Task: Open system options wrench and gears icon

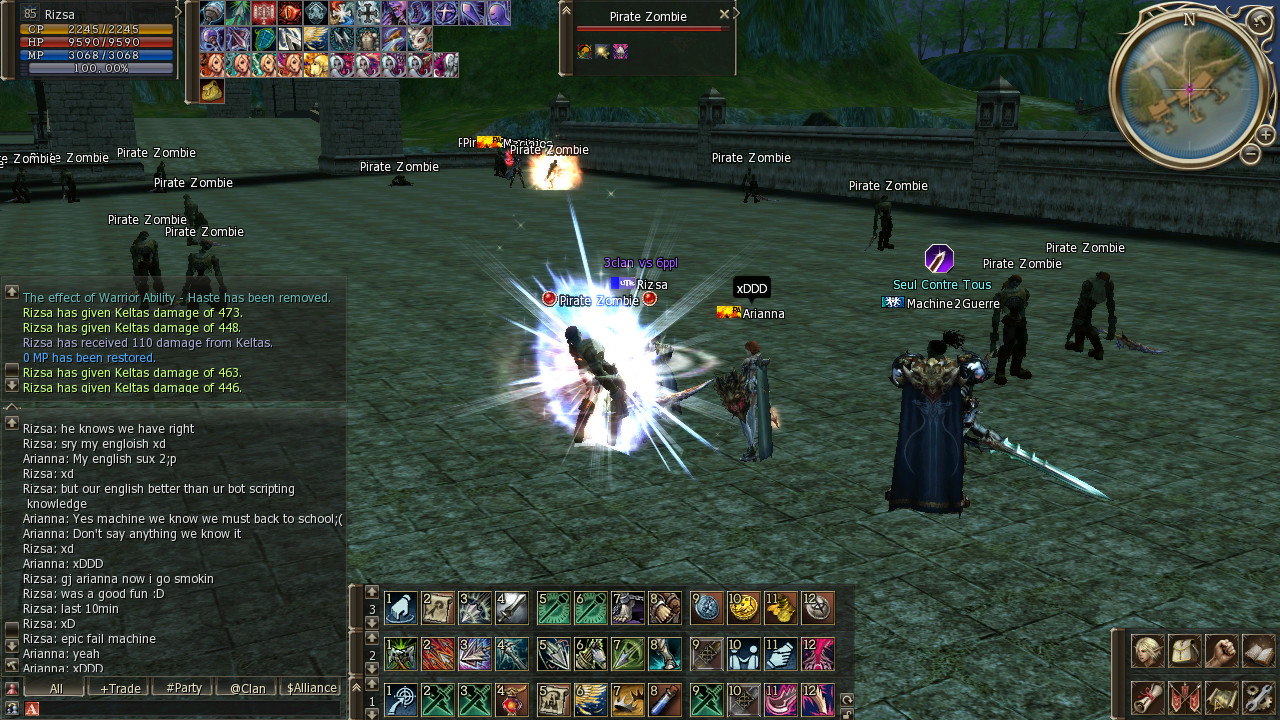Action: (1258, 697)
